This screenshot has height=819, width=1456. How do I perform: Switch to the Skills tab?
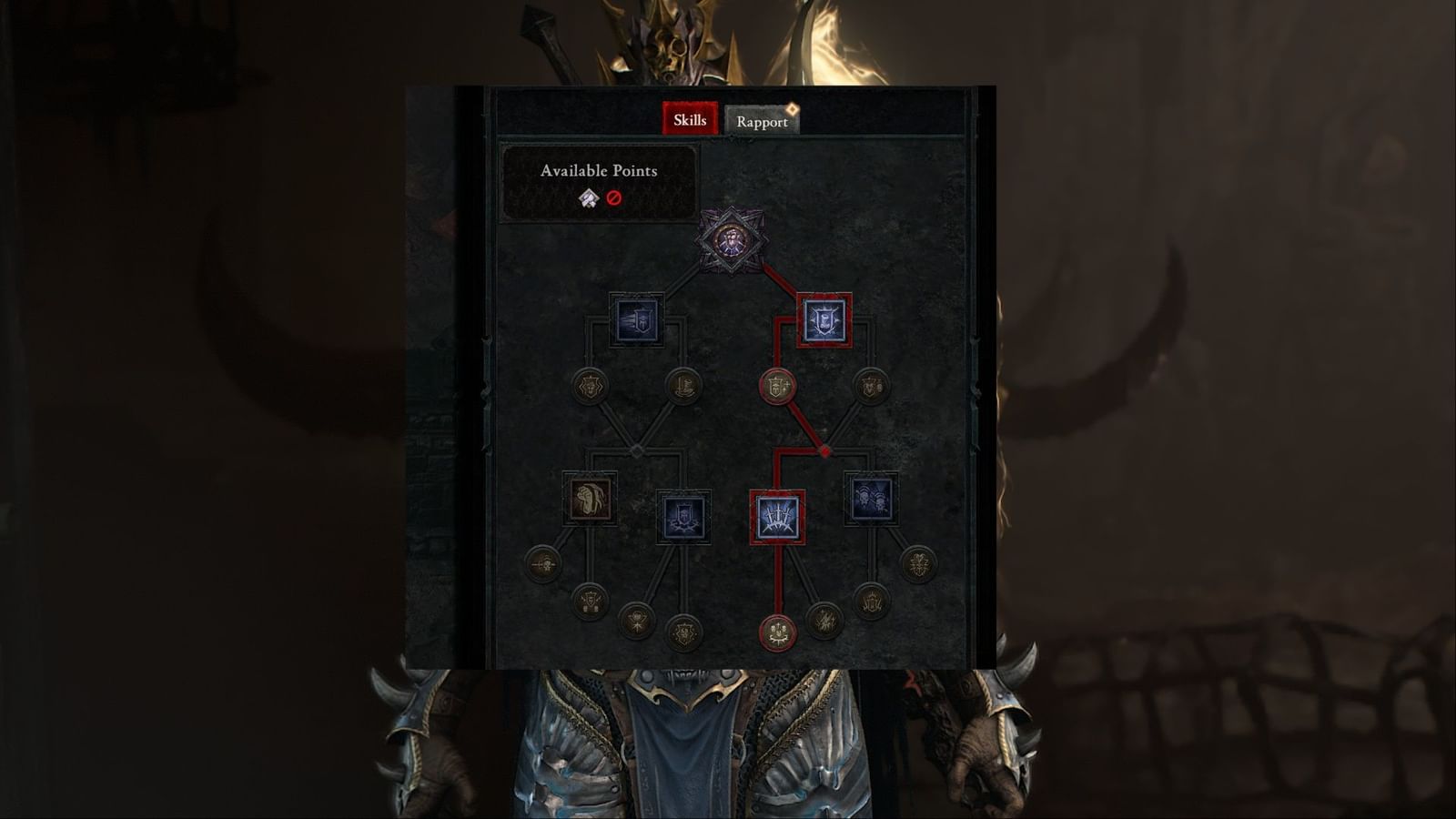click(692, 119)
